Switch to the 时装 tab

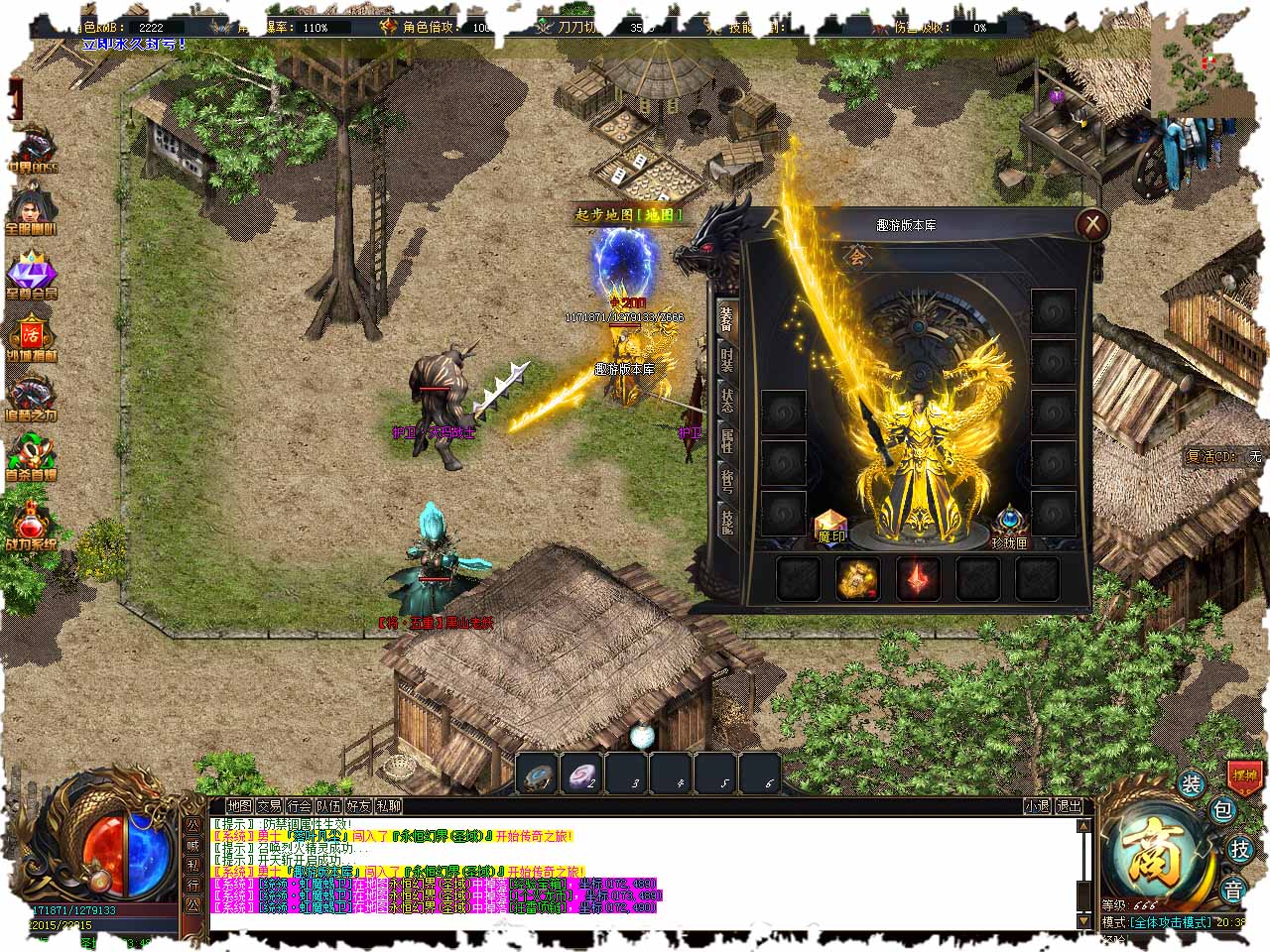[727, 357]
